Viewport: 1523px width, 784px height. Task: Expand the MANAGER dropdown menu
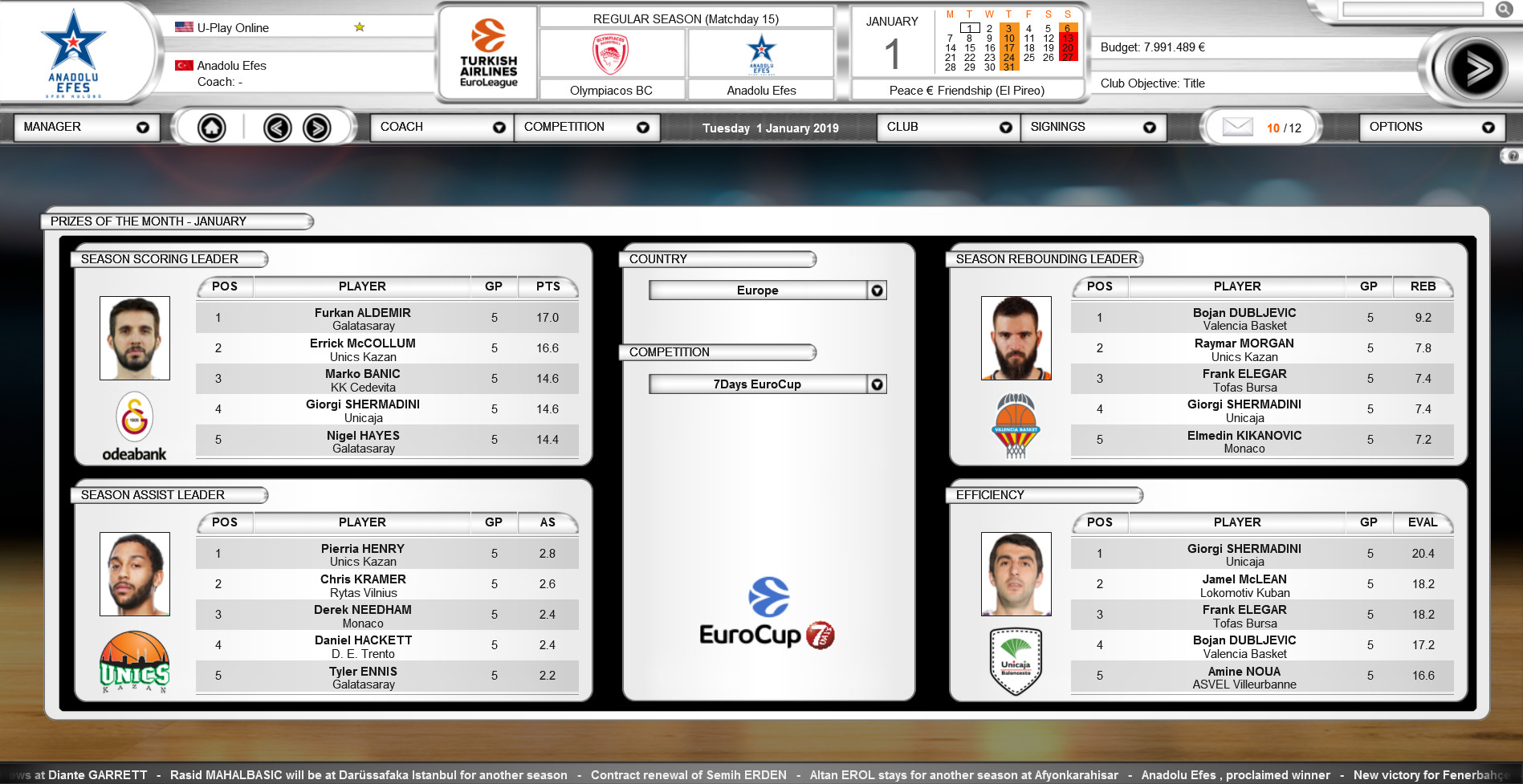(x=87, y=127)
